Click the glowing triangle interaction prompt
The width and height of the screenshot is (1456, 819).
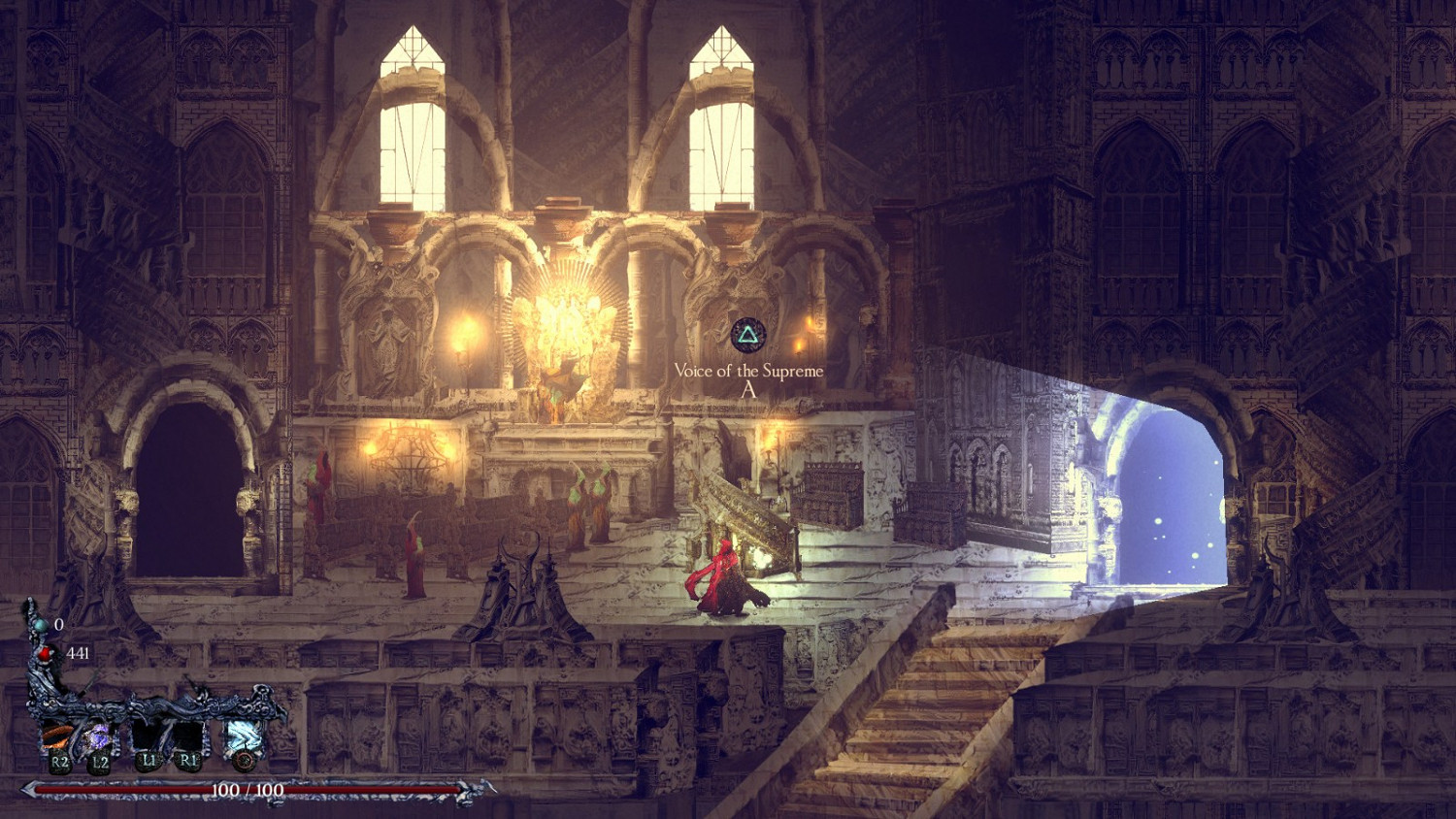point(747,335)
